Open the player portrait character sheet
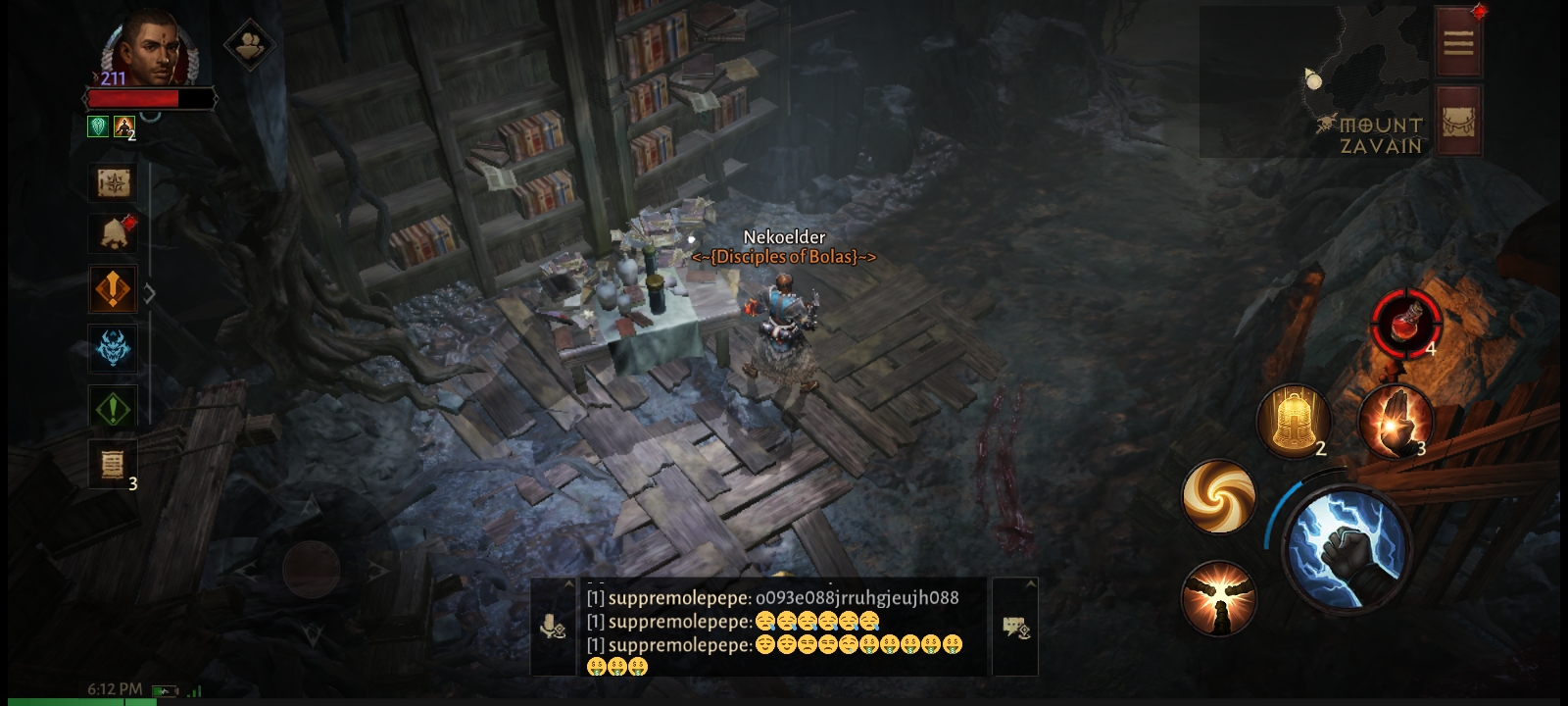 (x=144, y=49)
